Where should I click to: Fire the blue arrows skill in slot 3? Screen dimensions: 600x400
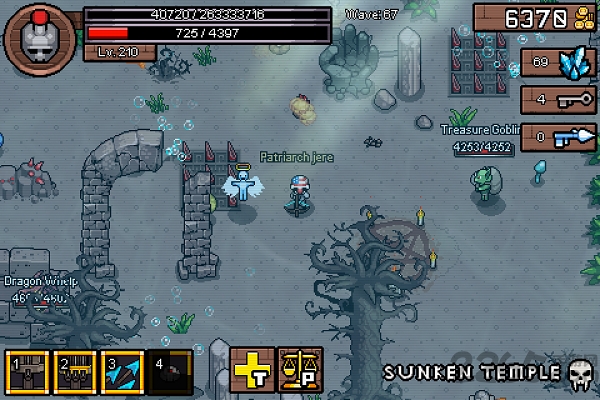tap(124, 371)
